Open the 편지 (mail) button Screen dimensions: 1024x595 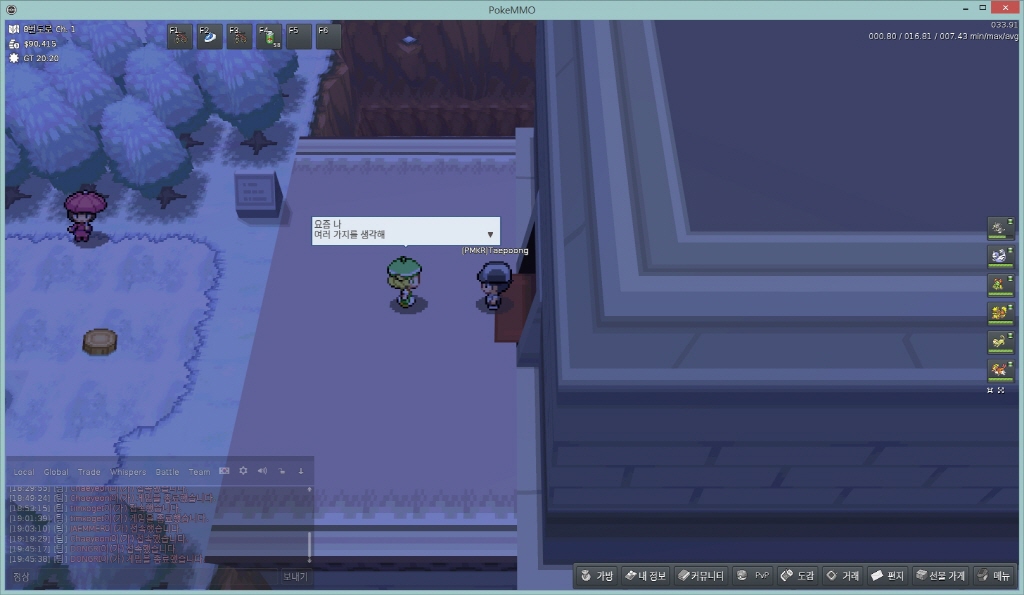(887, 576)
